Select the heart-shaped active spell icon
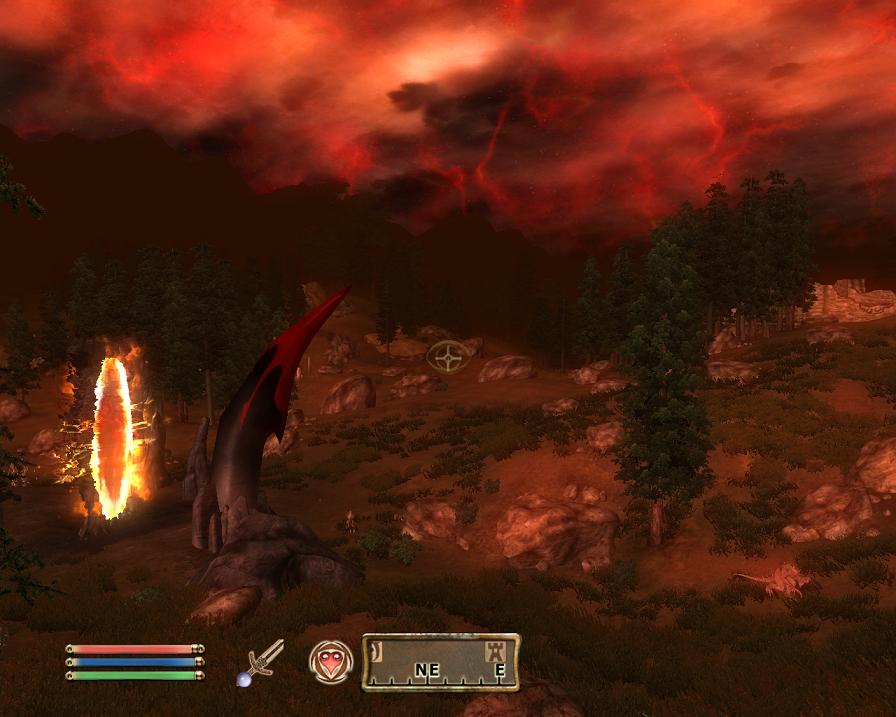 pyautogui.click(x=331, y=661)
